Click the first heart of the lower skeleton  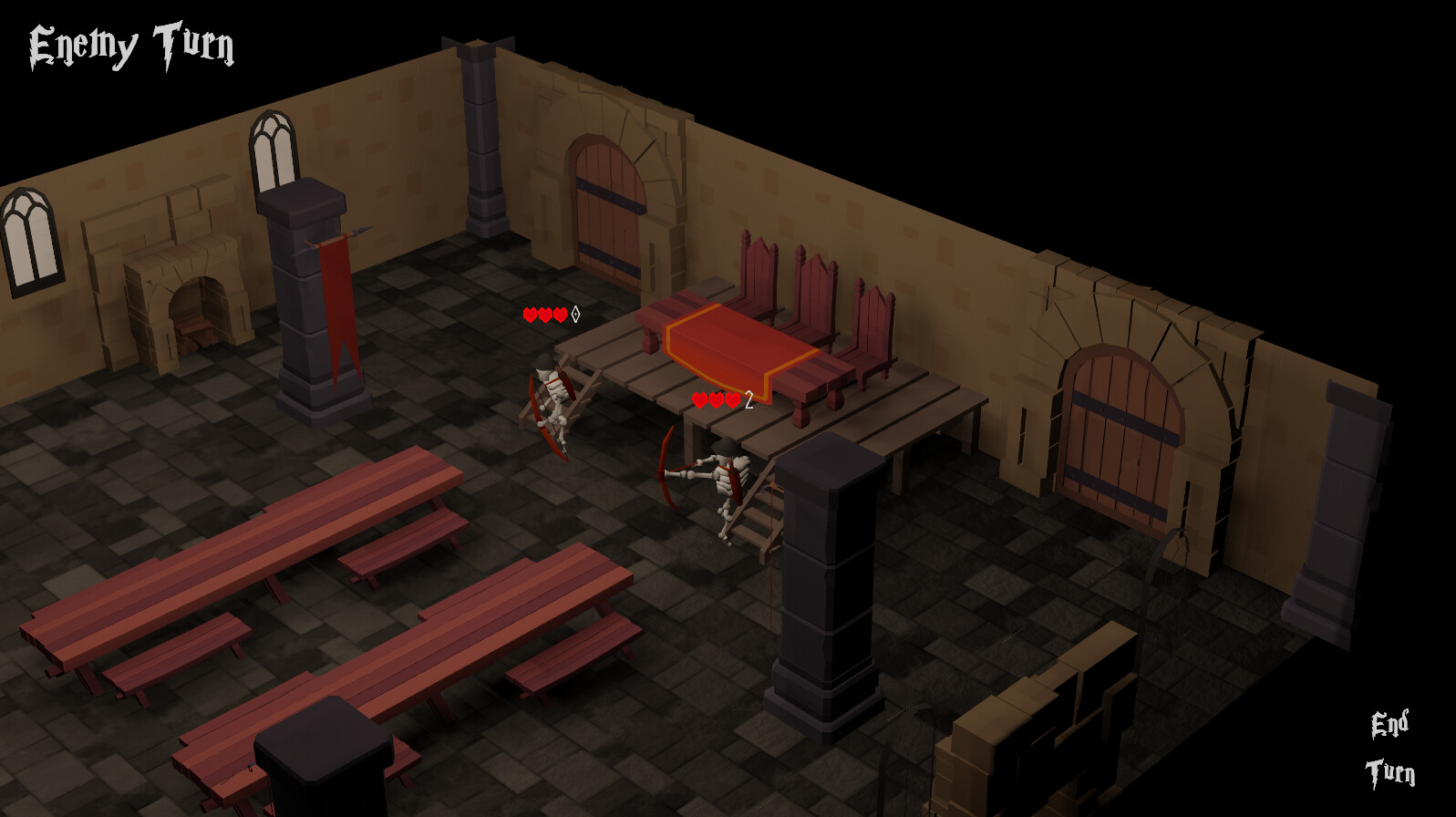click(x=698, y=398)
